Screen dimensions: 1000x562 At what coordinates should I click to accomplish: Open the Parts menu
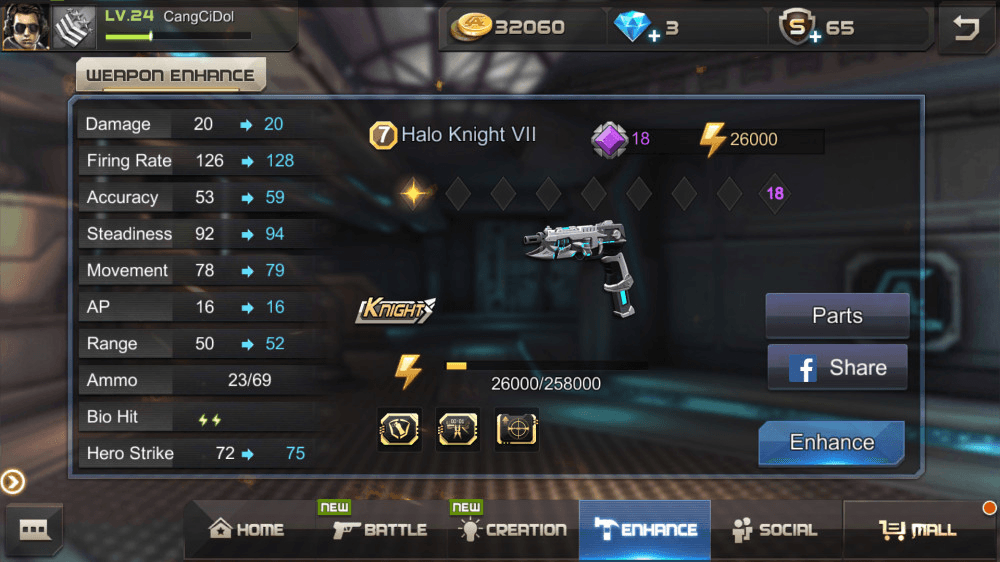tap(837, 316)
